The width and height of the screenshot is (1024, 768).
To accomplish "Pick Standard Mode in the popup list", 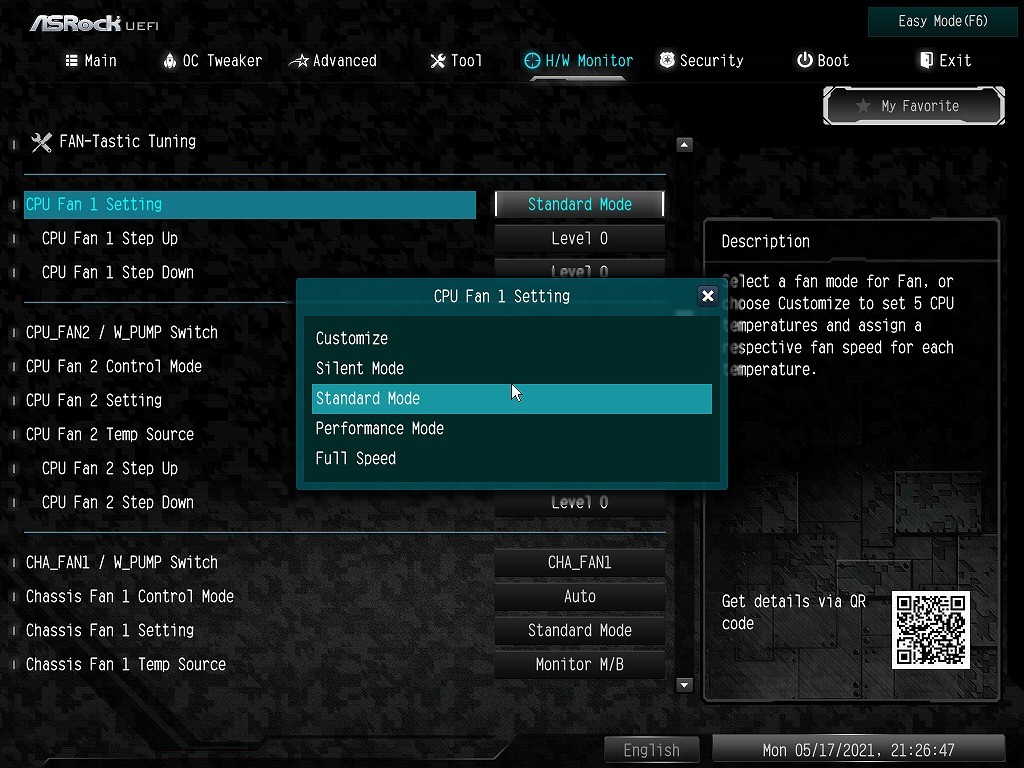I will coord(368,398).
